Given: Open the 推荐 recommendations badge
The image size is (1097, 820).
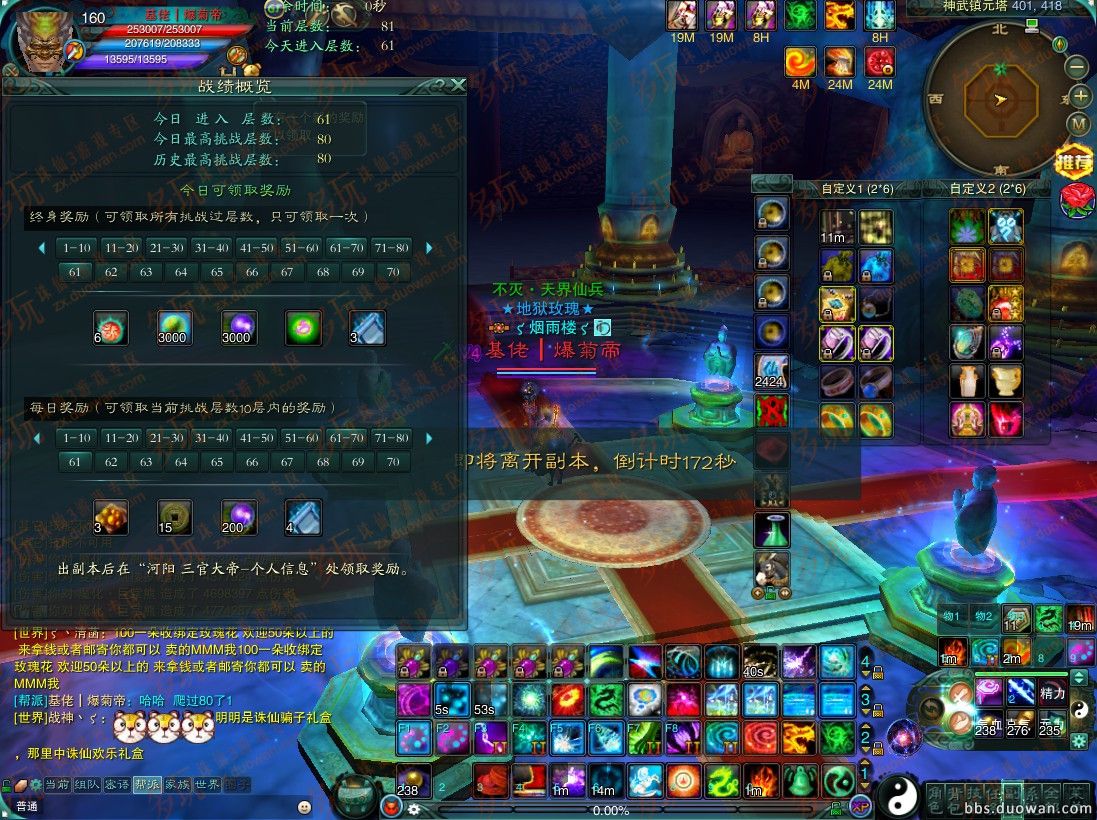Looking at the screenshot, I should (x=1075, y=160).
